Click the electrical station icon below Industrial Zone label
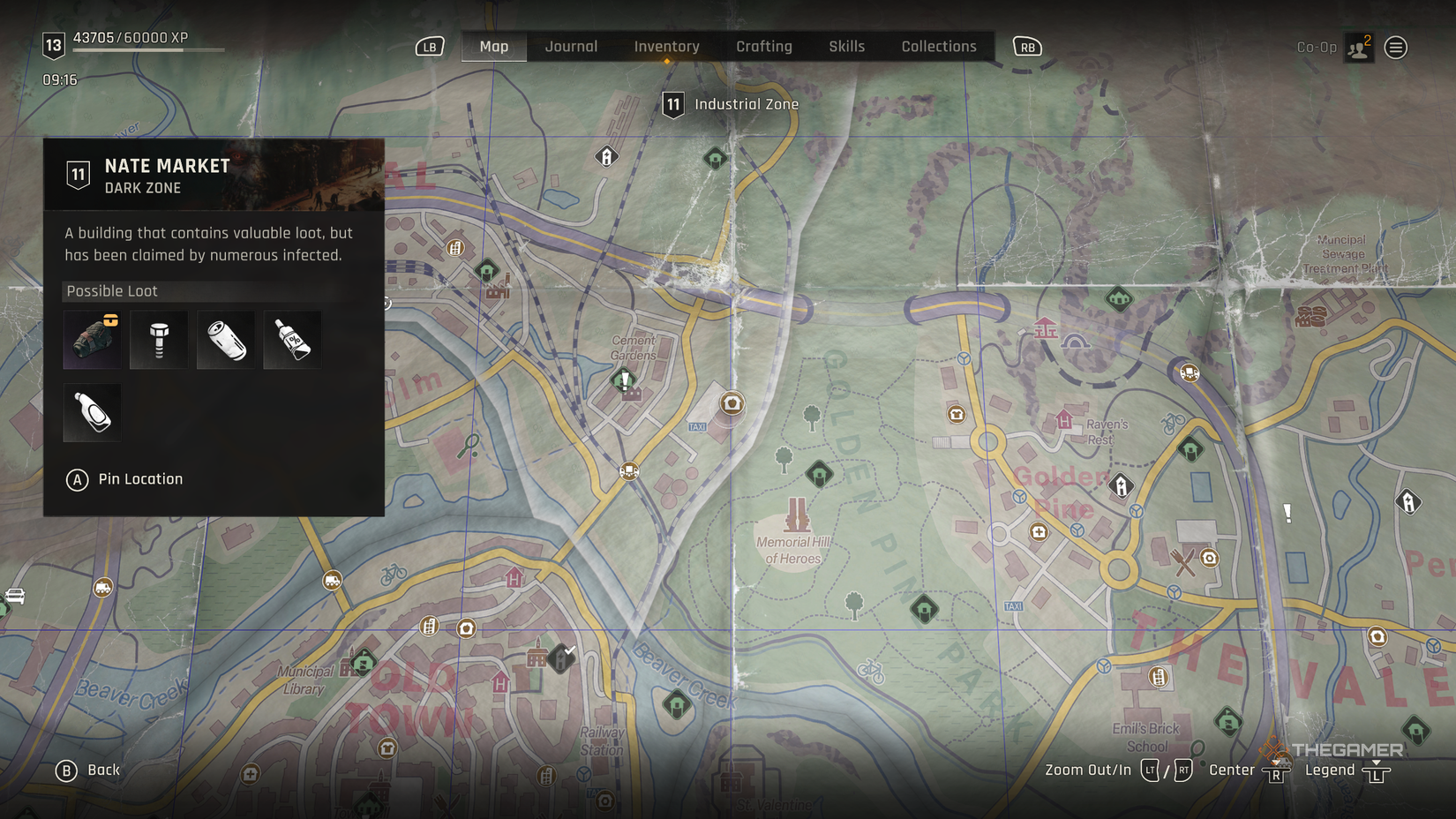Image resolution: width=1456 pixels, height=819 pixels. pyautogui.click(x=606, y=156)
